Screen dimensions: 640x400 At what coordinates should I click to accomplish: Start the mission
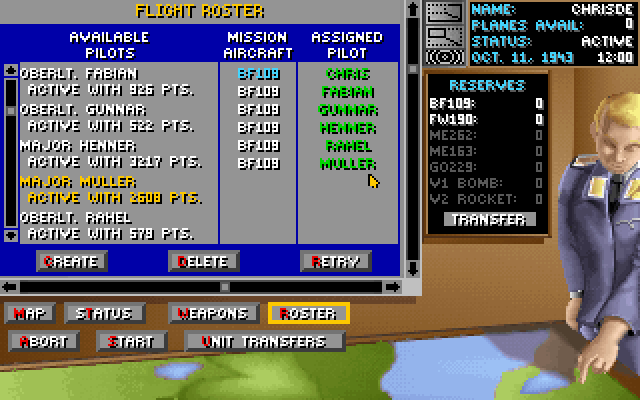tap(131, 341)
